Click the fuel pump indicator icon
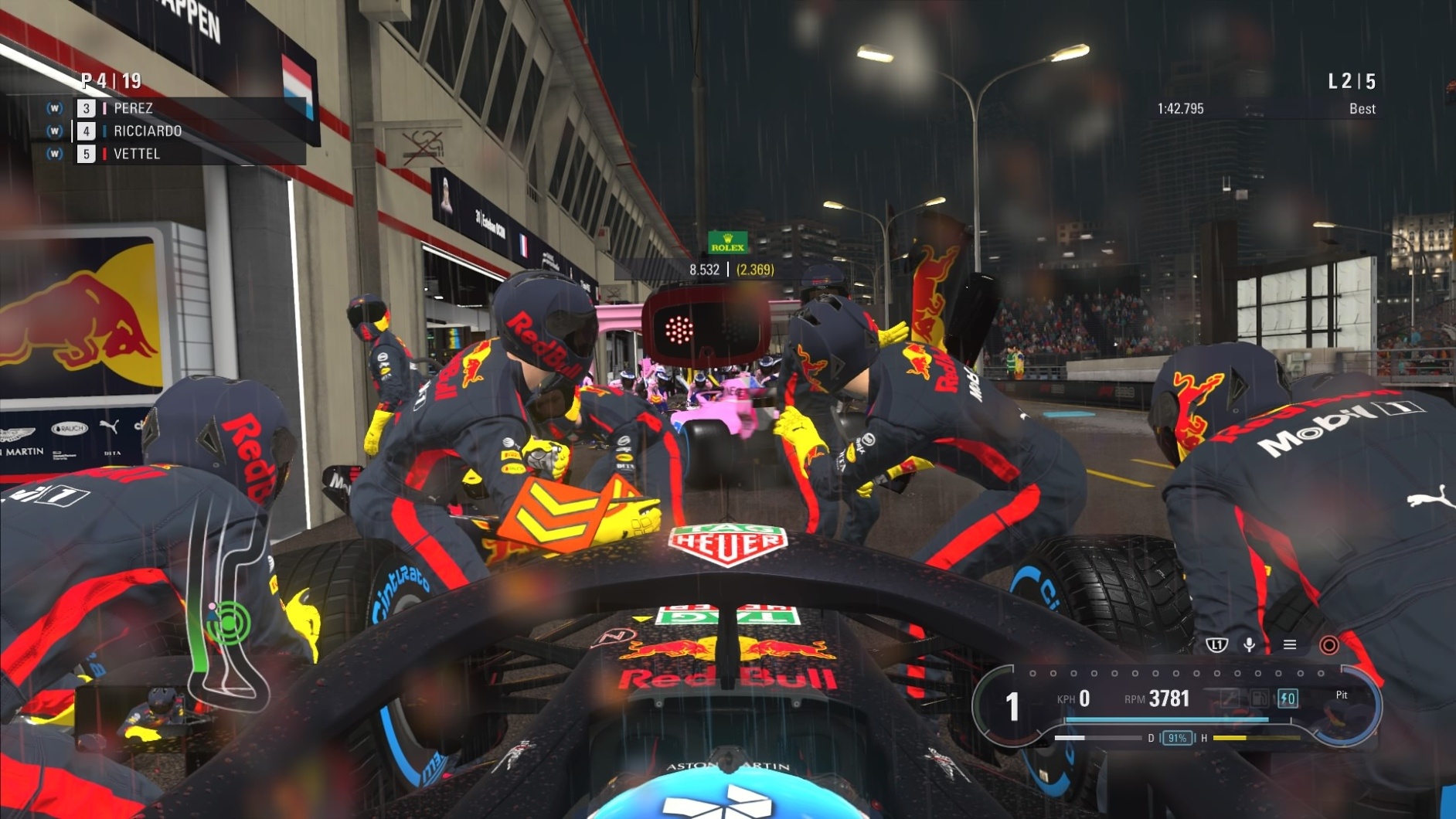The height and width of the screenshot is (819, 1456). pos(1259,698)
